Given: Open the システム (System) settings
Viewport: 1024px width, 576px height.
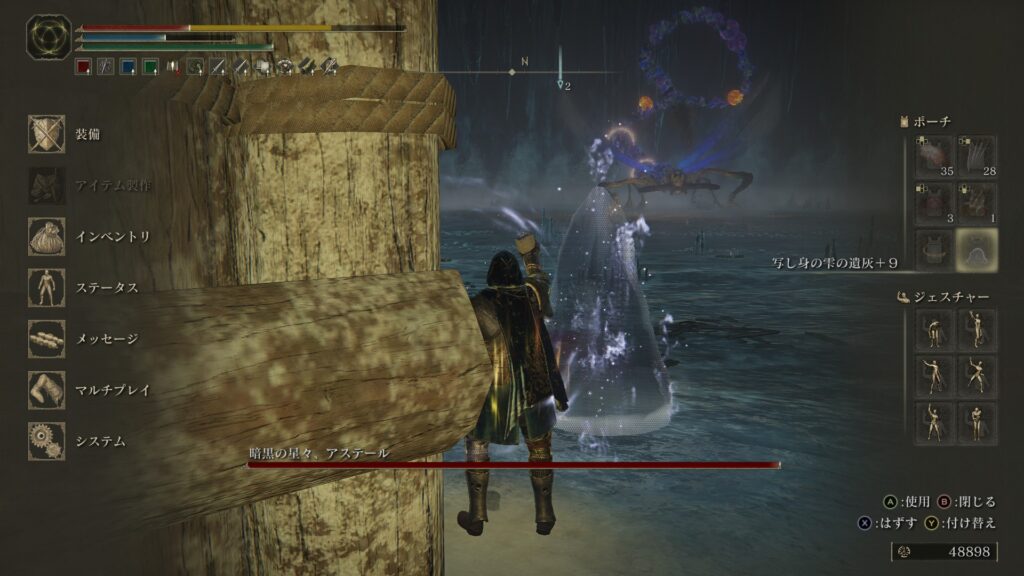Looking at the screenshot, I should (47, 440).
